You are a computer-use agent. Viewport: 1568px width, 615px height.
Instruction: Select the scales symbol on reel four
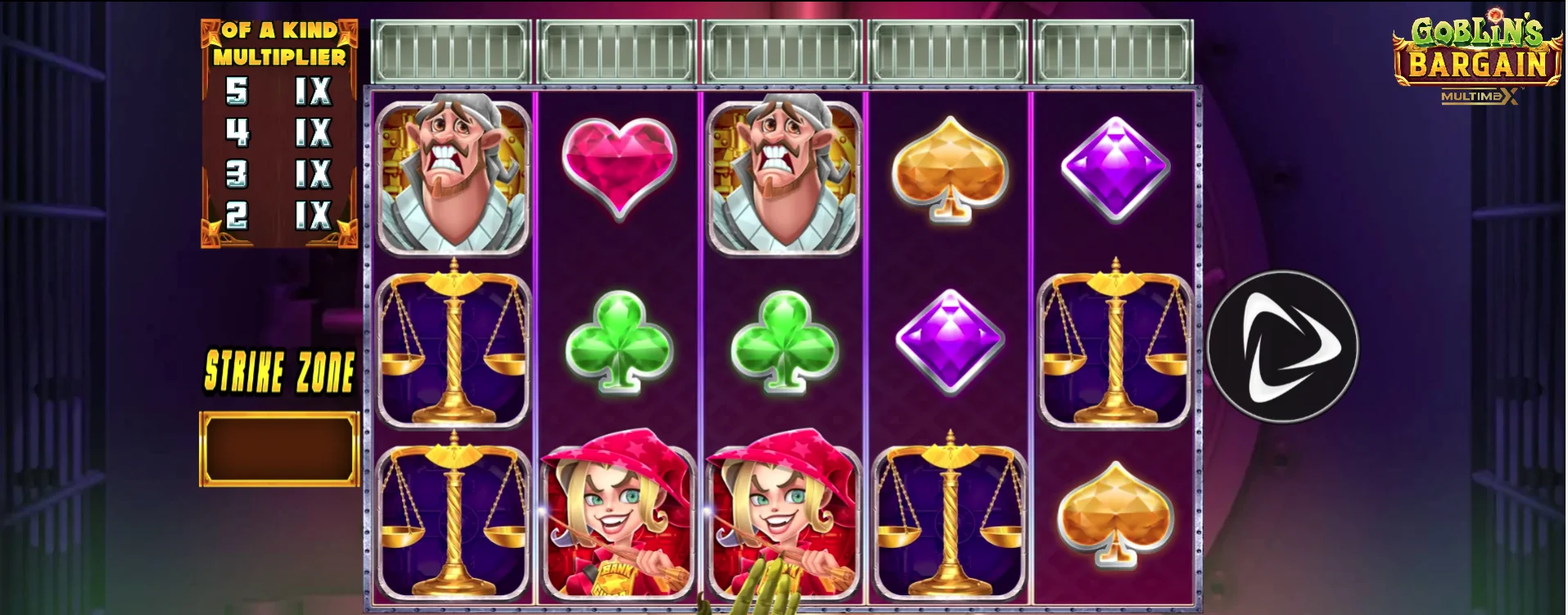pos(950,516)
